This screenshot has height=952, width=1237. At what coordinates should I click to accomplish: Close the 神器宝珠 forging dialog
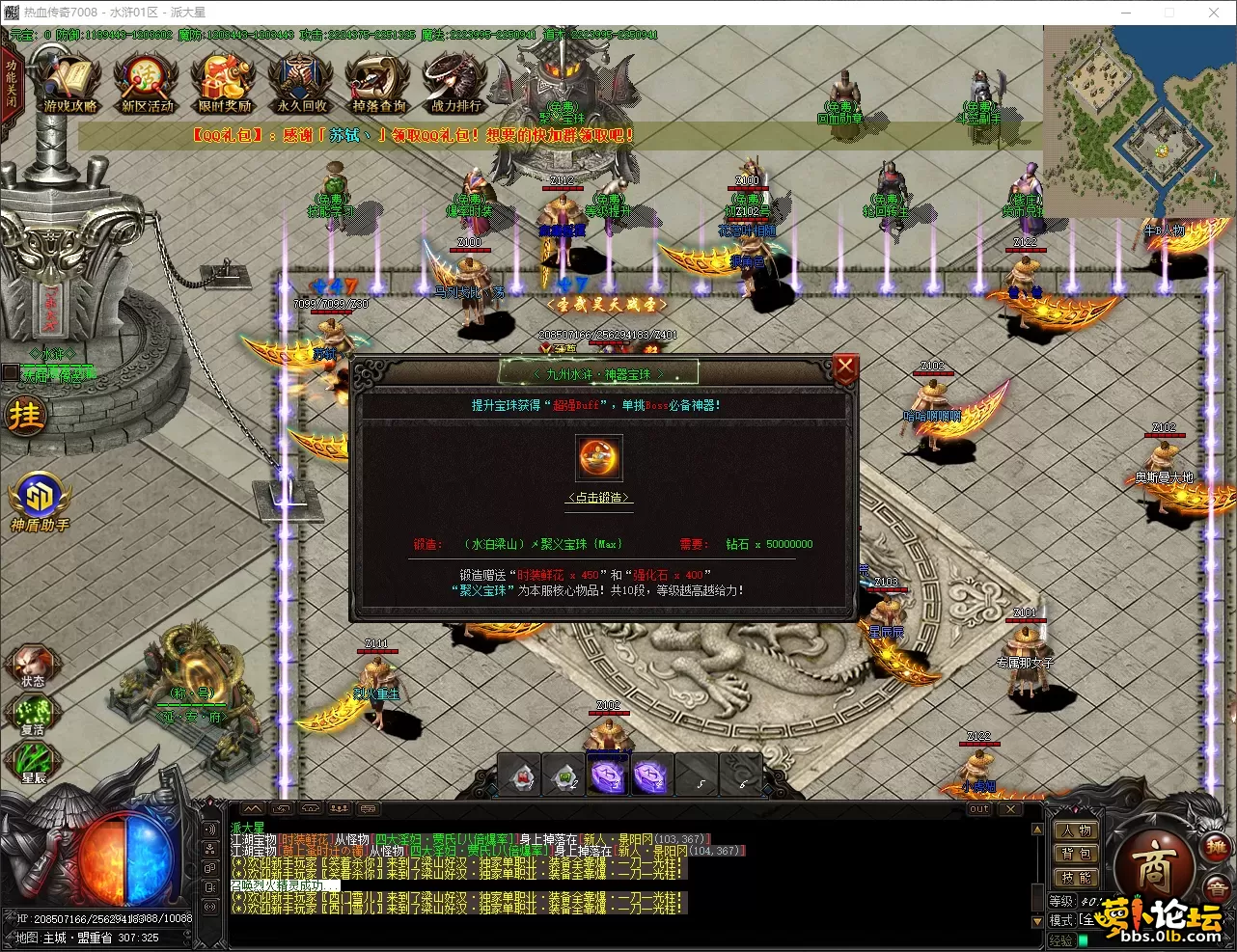[845, 367]
